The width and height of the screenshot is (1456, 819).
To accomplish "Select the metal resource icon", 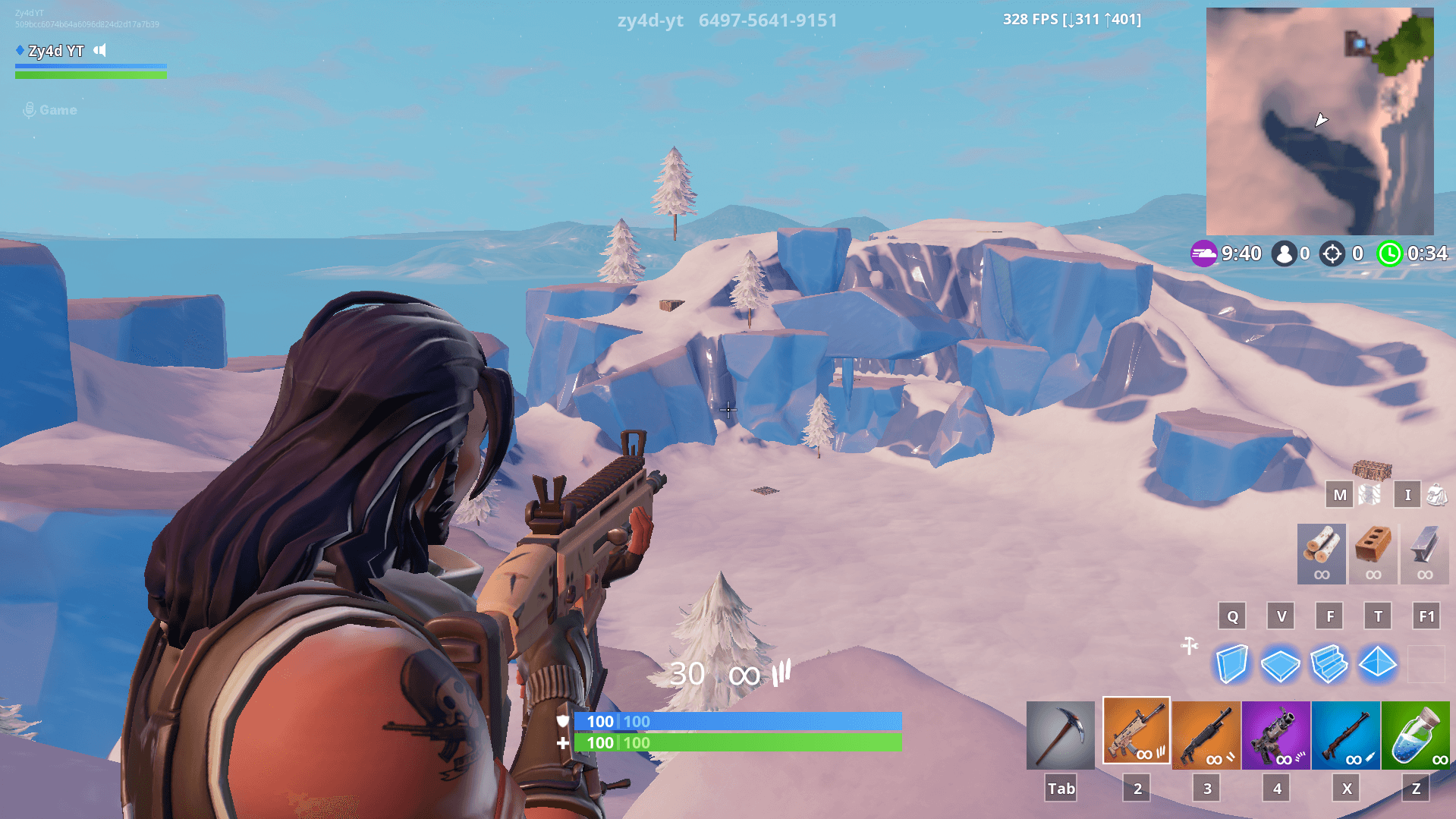I will coord(1425,554).
